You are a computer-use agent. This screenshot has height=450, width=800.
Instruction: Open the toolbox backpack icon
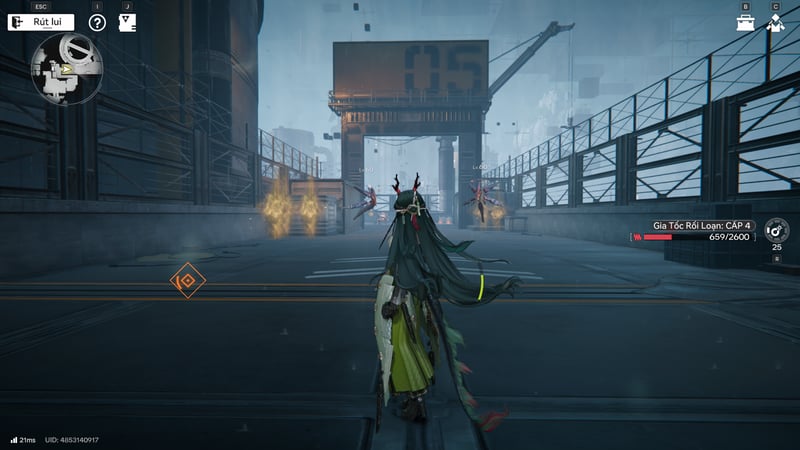click(746, 22)
